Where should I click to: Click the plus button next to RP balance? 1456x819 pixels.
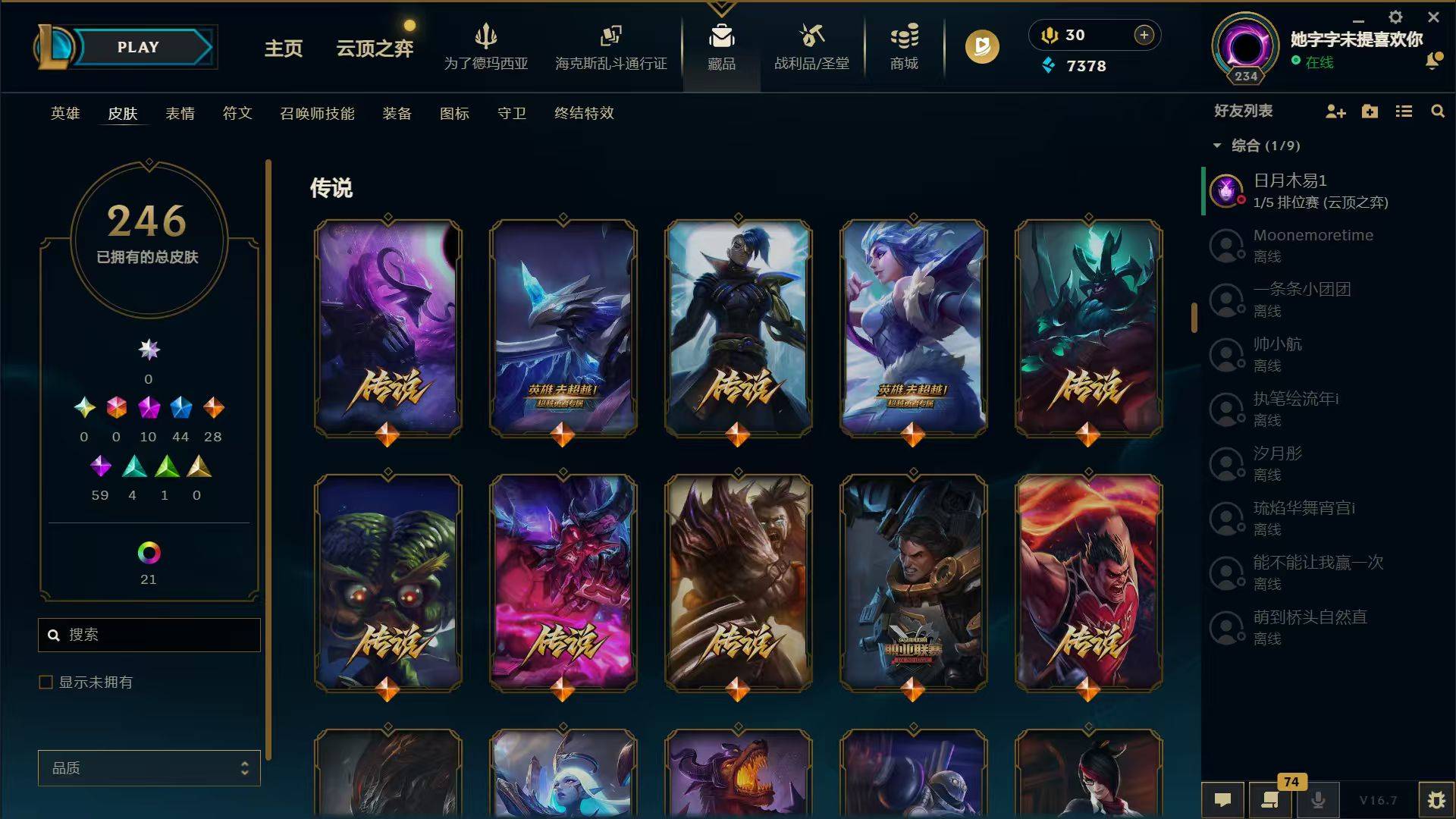point(1143,35)
